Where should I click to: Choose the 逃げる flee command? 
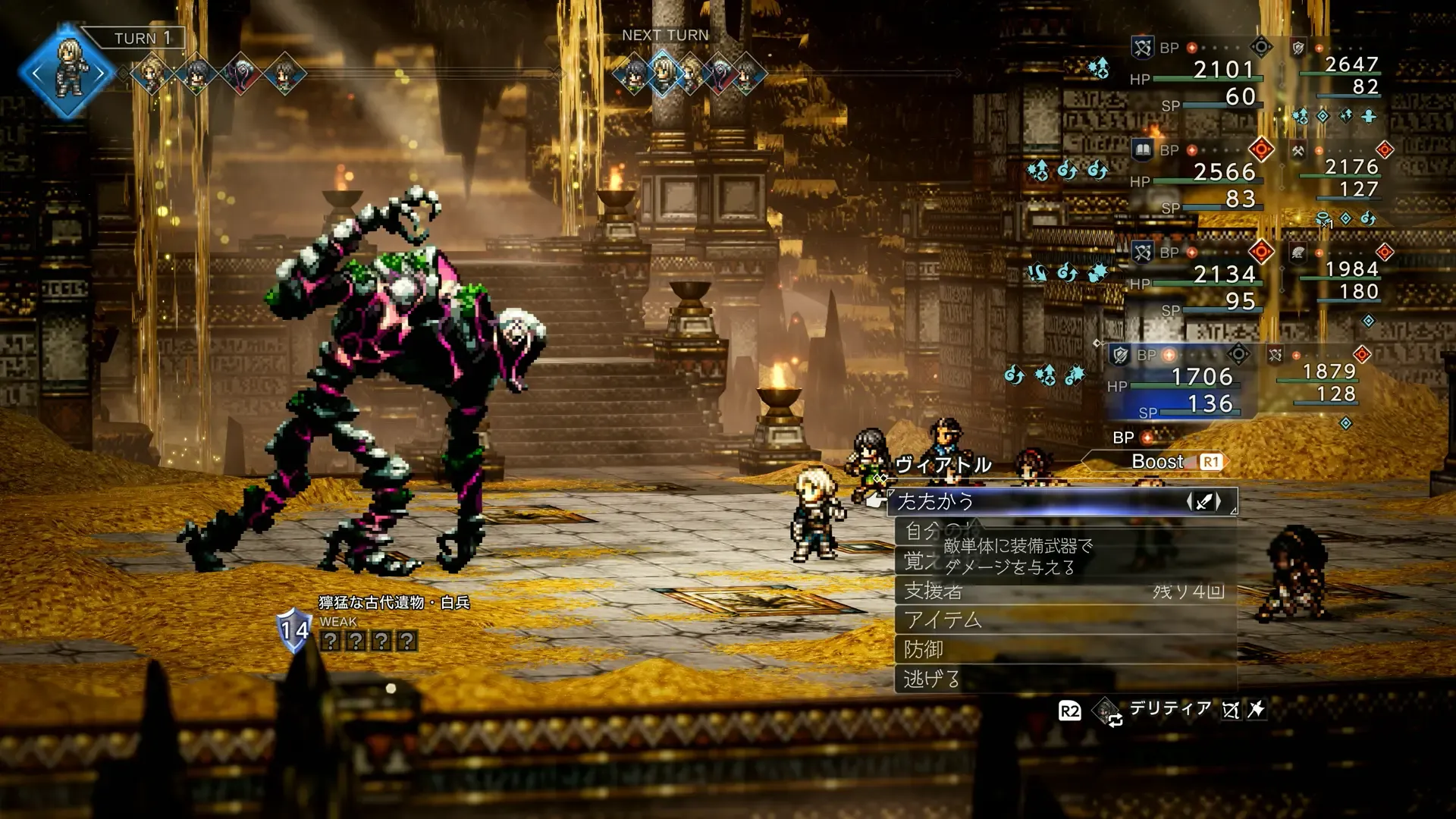point(1062,679)
